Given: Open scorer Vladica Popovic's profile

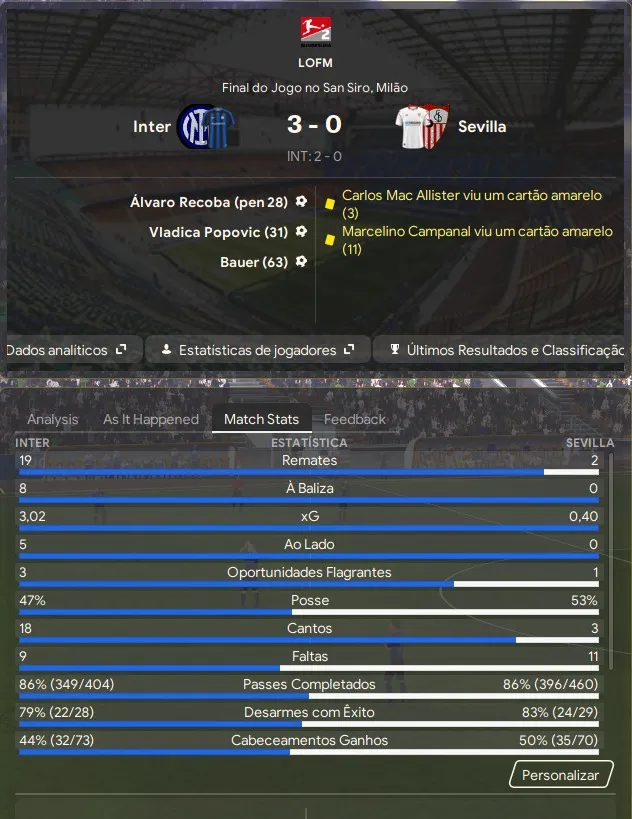Looking at the screenshot, I should point(218,232).
